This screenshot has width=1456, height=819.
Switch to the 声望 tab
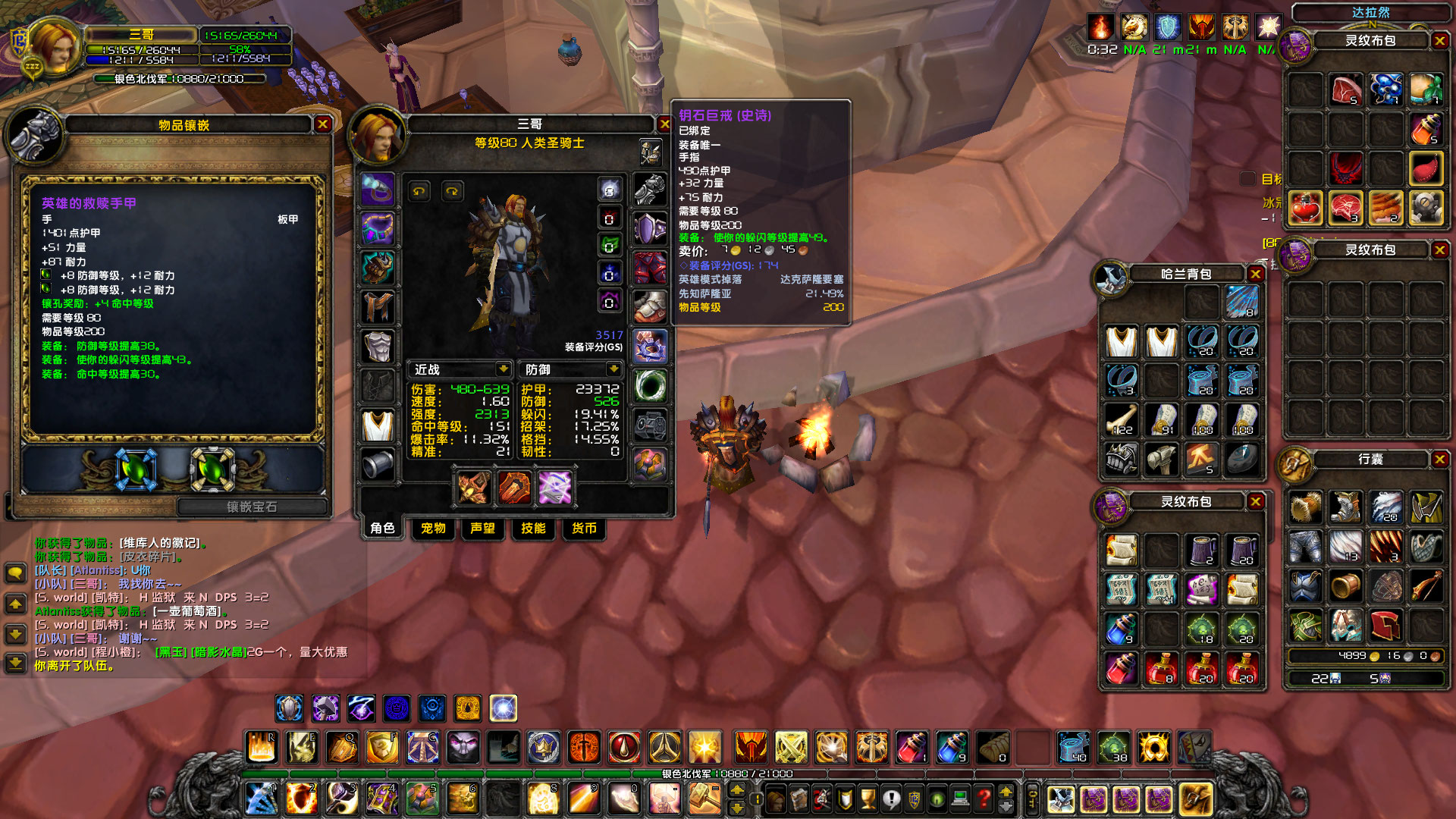coord(482,529)
